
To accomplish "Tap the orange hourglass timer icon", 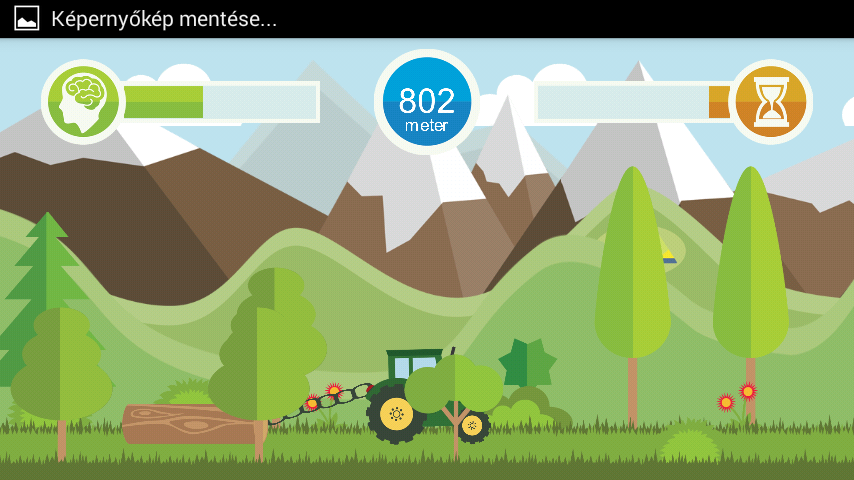I will (770, 101).
